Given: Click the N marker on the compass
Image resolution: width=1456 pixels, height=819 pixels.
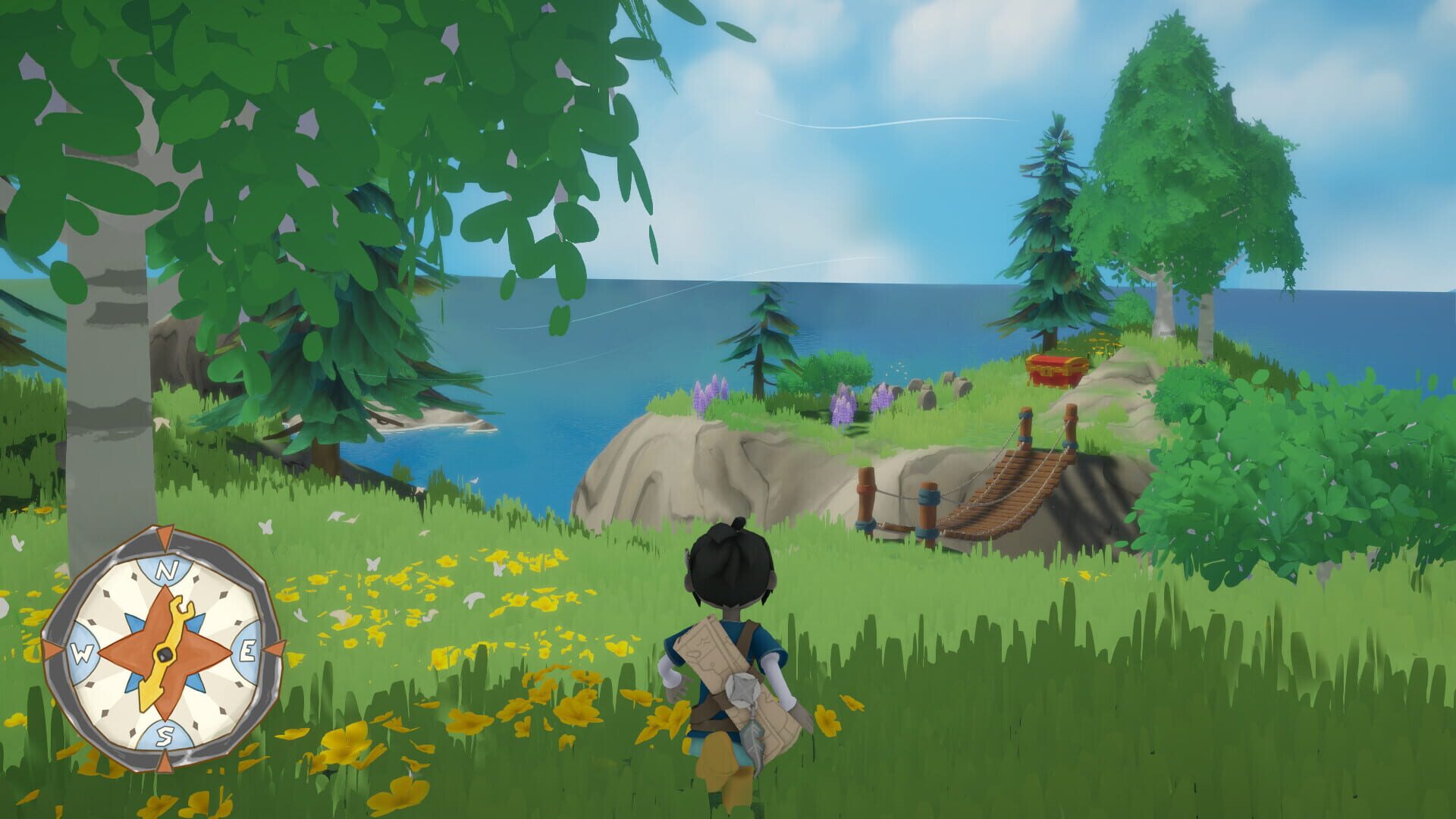Looking at the screenshot, I should coord(167,569).
